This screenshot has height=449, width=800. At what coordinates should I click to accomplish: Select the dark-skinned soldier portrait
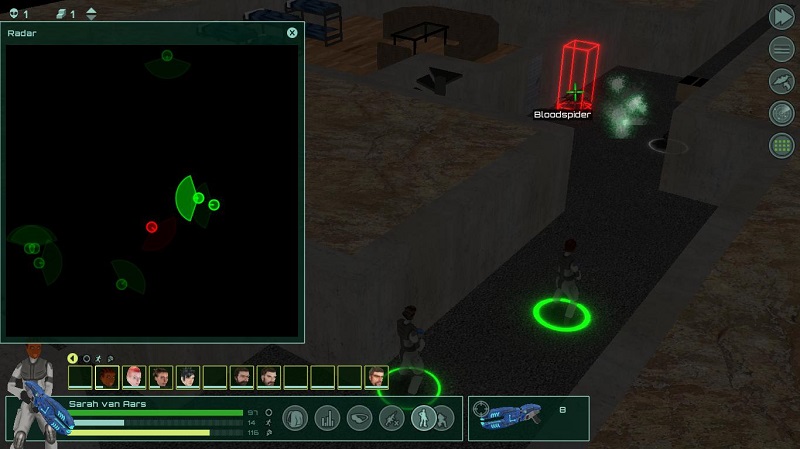(107, 377)
